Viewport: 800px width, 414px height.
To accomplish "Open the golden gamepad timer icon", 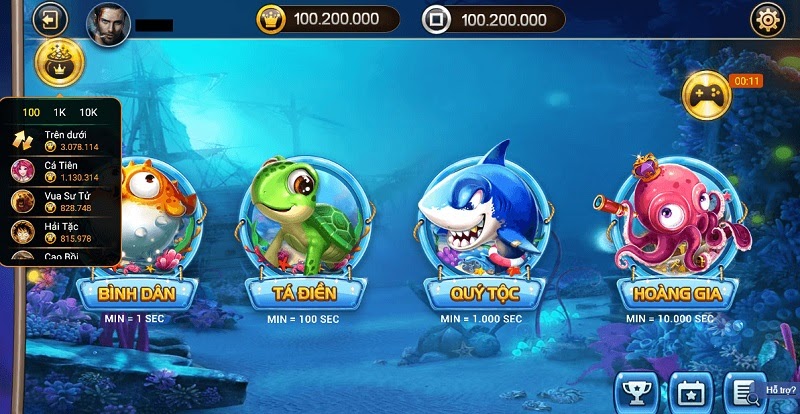I will (706, 93).
